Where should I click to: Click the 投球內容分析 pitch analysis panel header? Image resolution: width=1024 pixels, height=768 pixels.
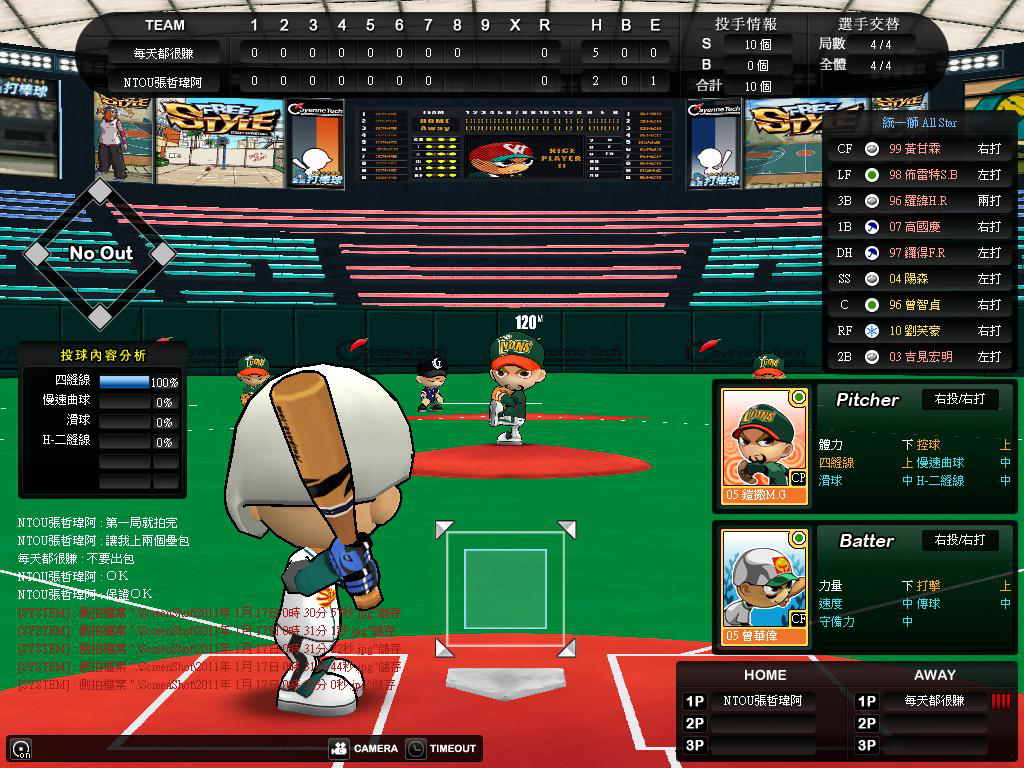click(102, 355)
